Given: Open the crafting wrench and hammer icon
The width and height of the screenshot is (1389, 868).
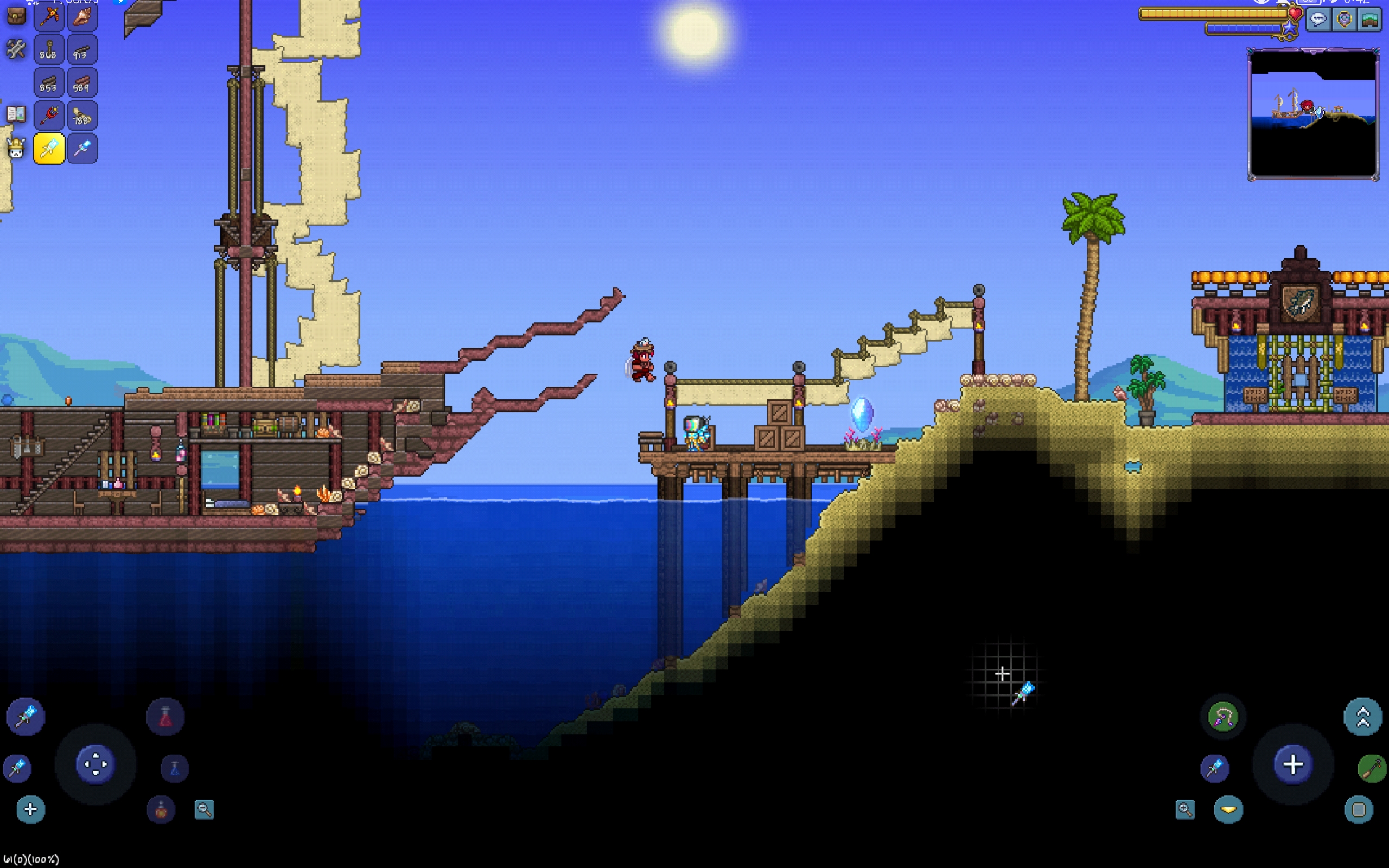Looking at the screenshot, I should click(x=16, y=49).
